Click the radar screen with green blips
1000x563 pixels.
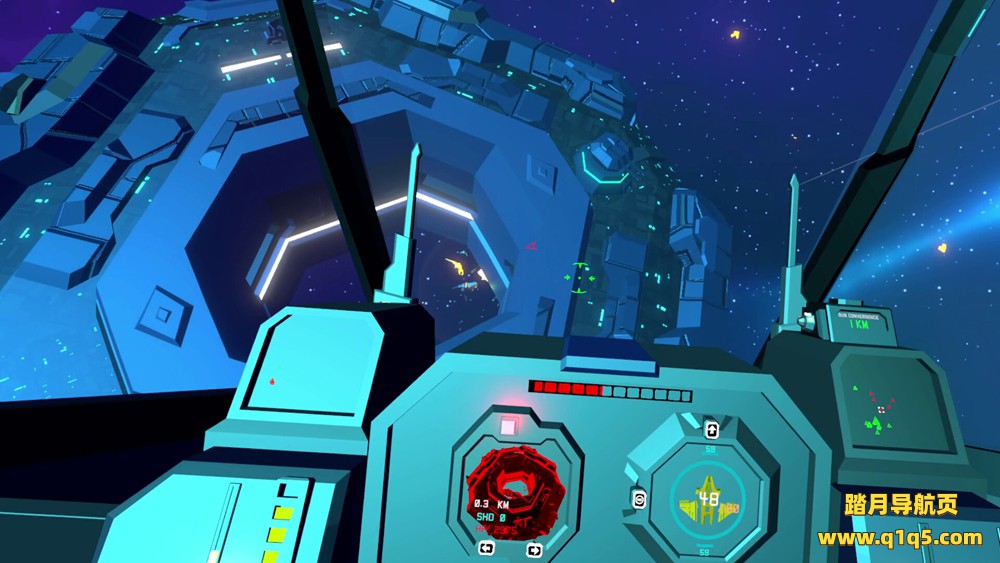pyautogui.click(x=880, y=408)
